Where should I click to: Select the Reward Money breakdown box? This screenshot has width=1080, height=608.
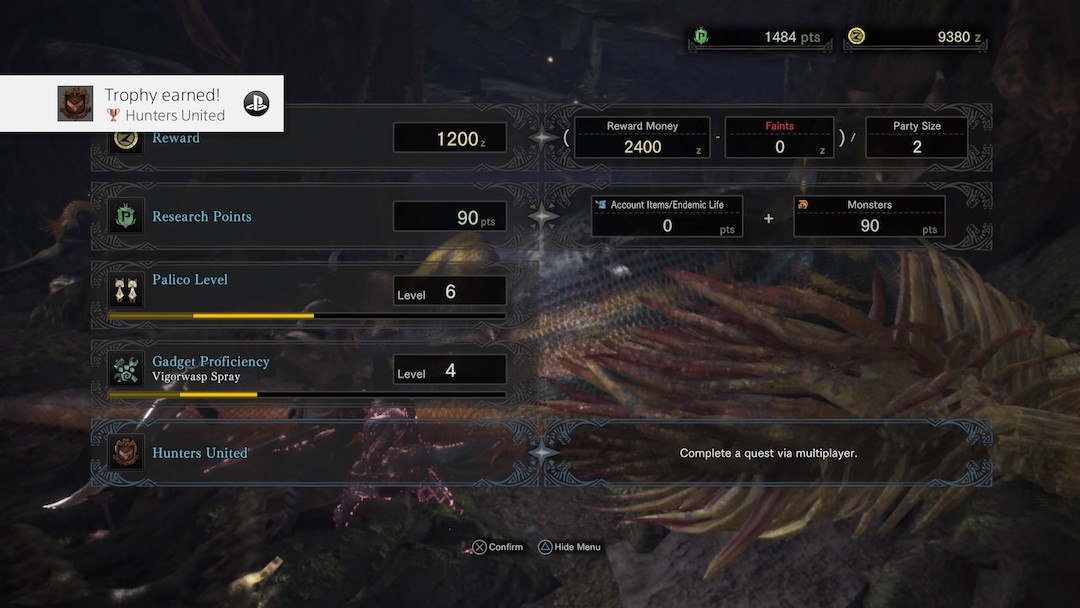point(642,138)
